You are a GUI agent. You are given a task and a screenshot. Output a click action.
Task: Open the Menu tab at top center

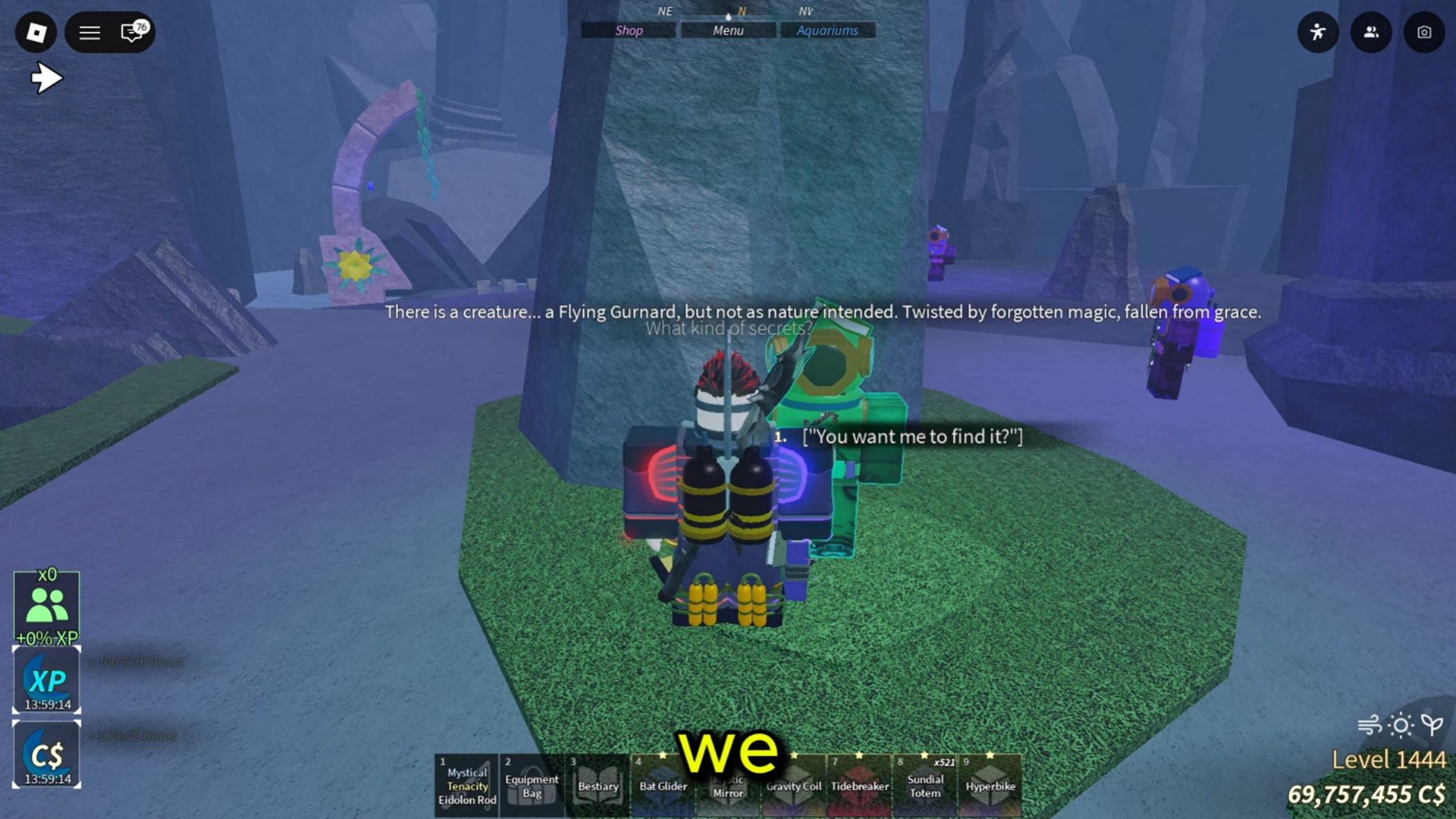727,30
